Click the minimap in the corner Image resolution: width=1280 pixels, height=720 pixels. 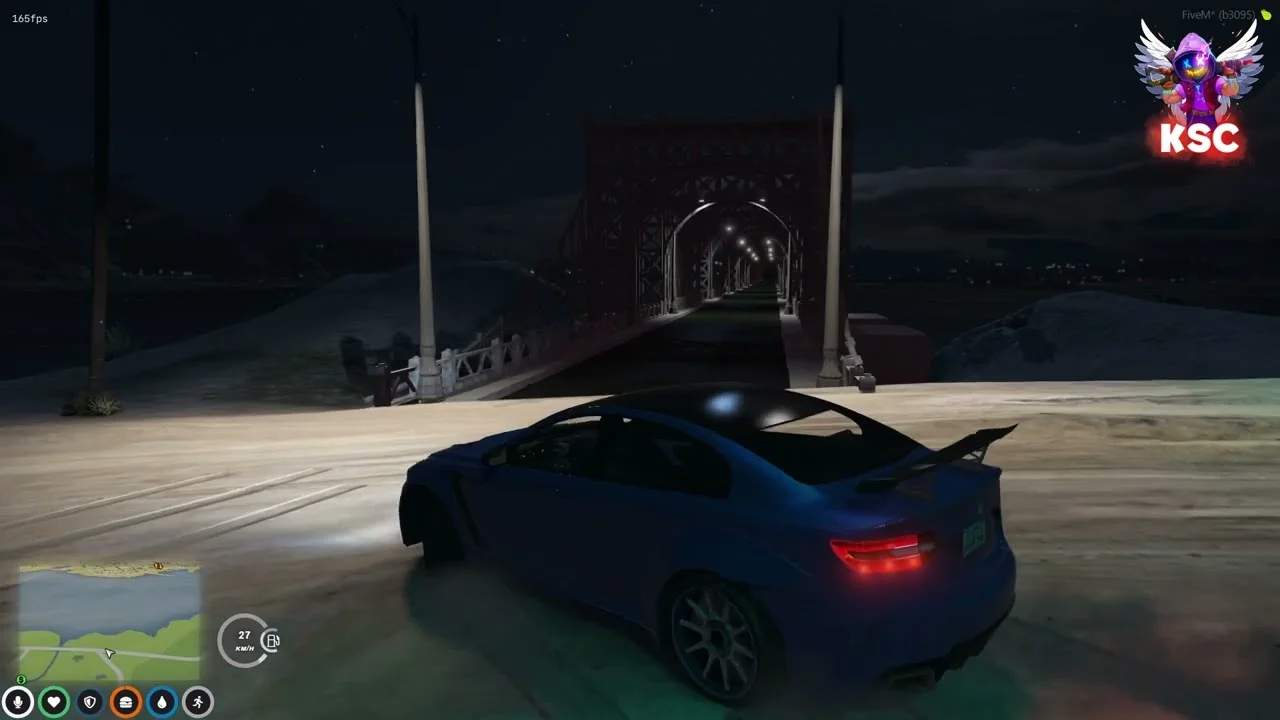[x=110, y=622]
